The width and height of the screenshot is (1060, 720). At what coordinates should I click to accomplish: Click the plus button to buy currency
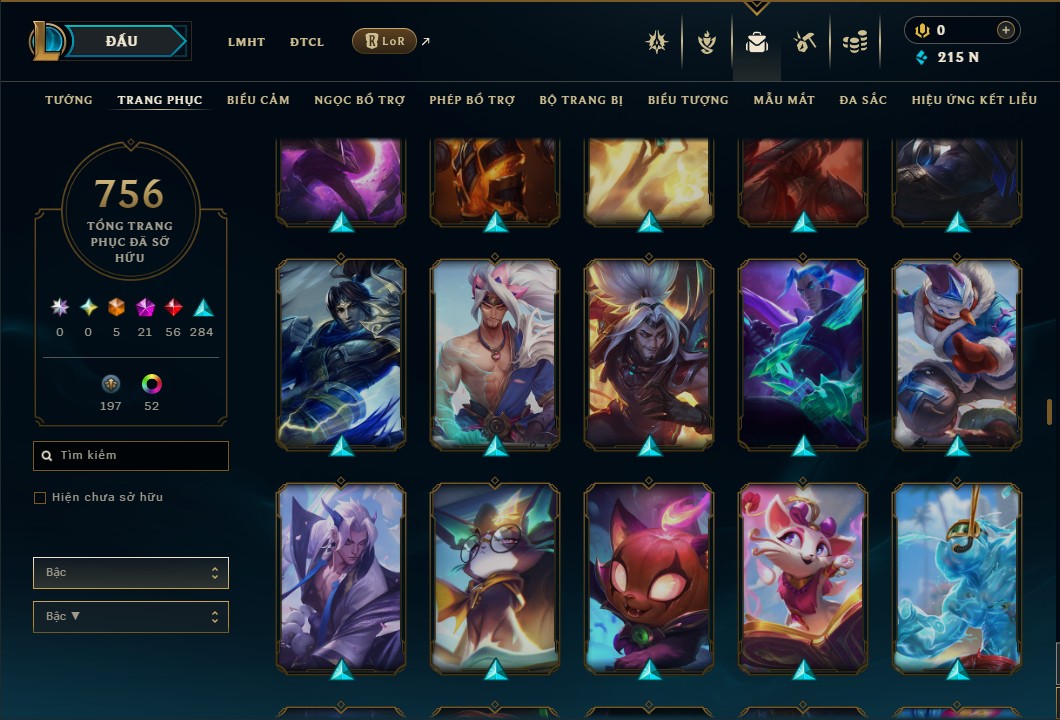[1005, 31]
